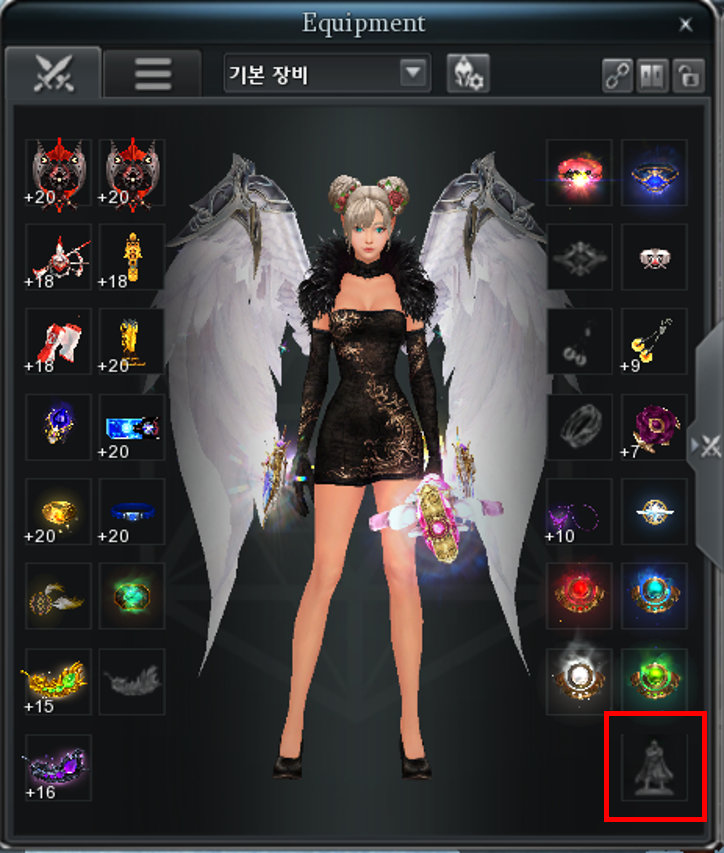Select the gold-green wing +15 slot
Screen dimensions: 724x853
tap(58, 681)
